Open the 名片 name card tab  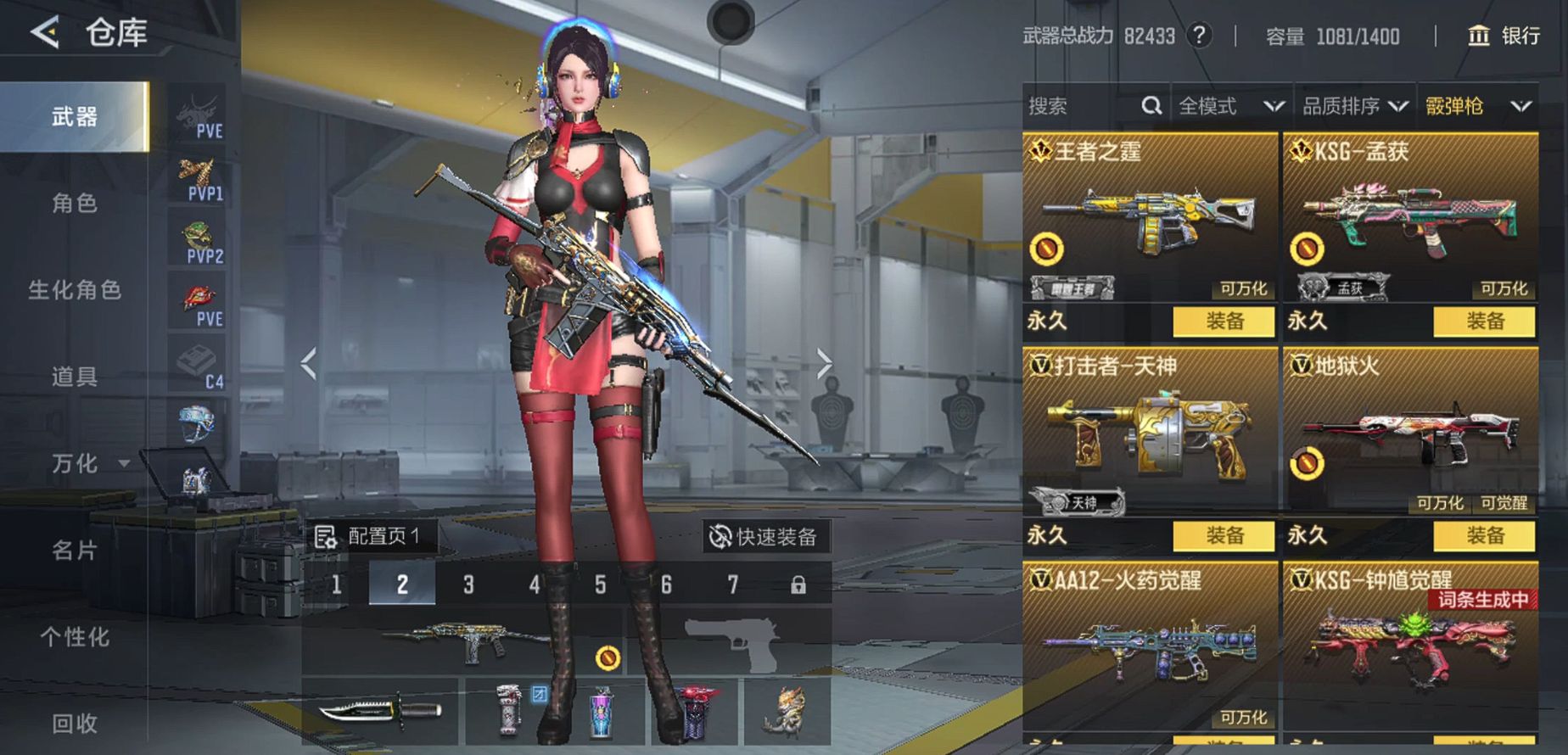pyautogui.click(x=75, y=551)
